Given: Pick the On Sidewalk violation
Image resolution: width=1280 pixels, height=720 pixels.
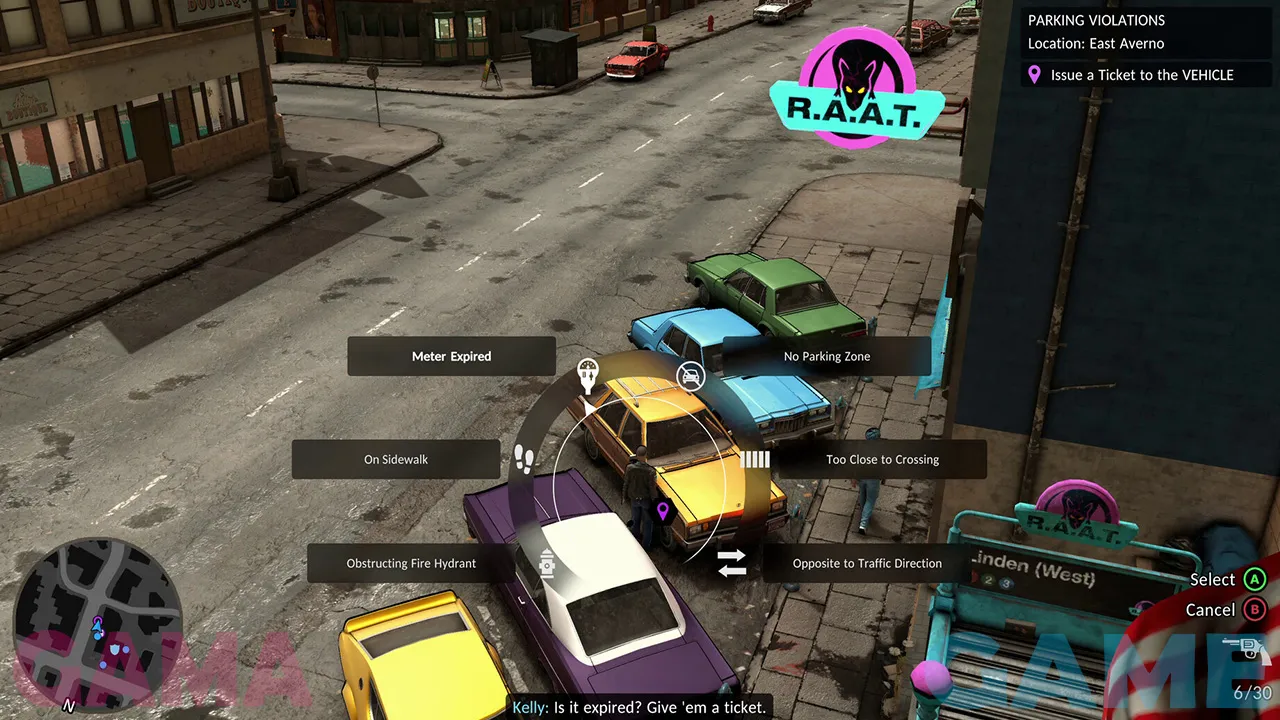Looking at the screenshot, I should (x=396, y=460).
